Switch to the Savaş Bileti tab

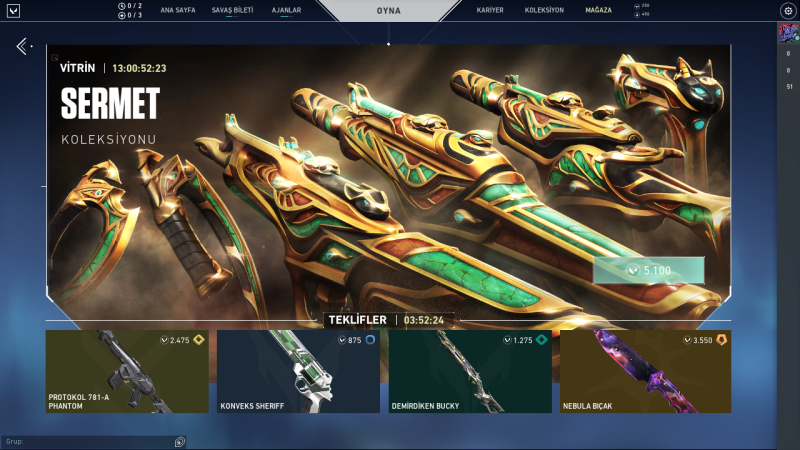tap(231, 10)
